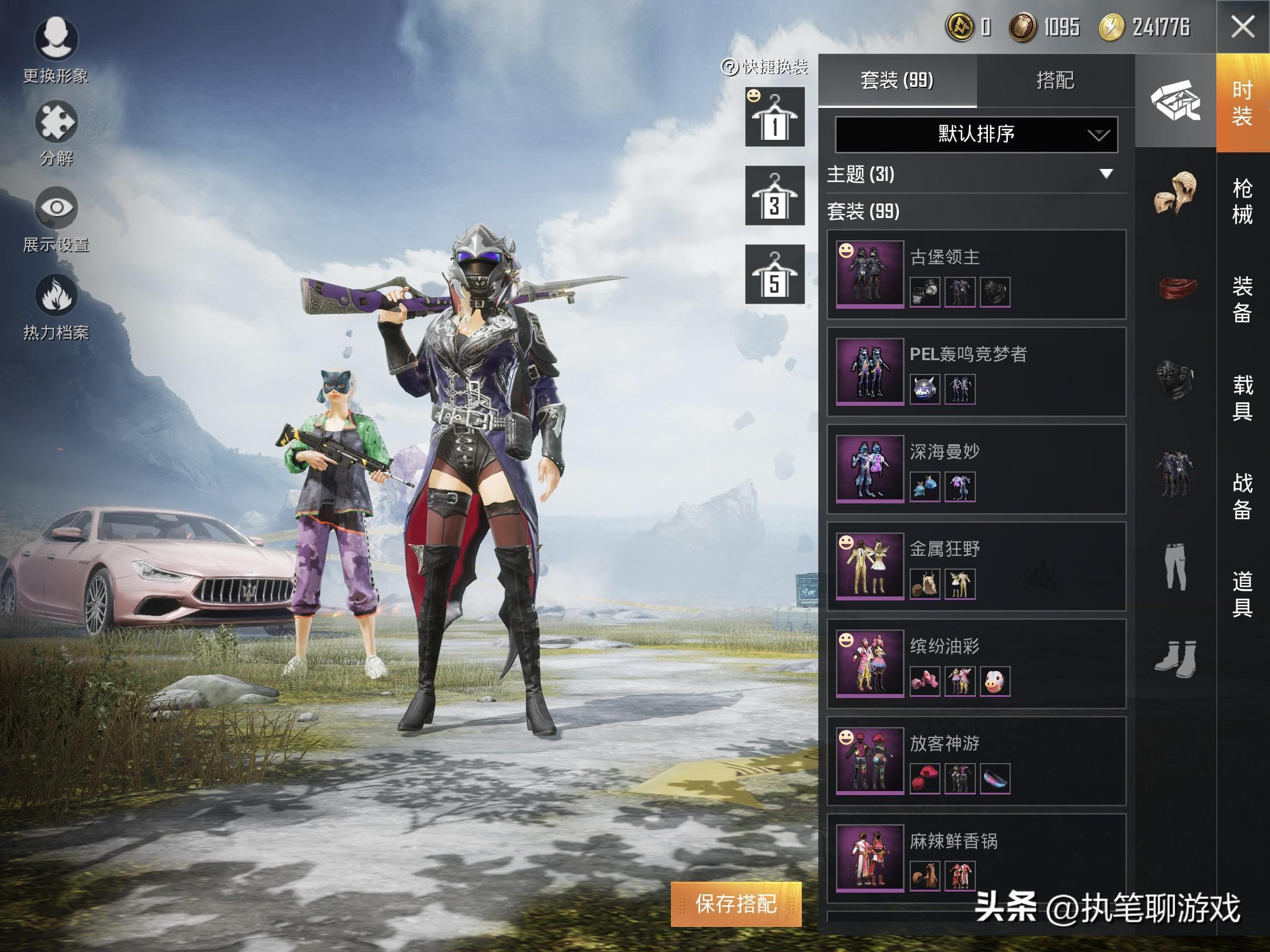The height and width of the screenshot is (952, 1270).
Task: Switch to the 枪械 firearms category
Action: point(1243,201)
